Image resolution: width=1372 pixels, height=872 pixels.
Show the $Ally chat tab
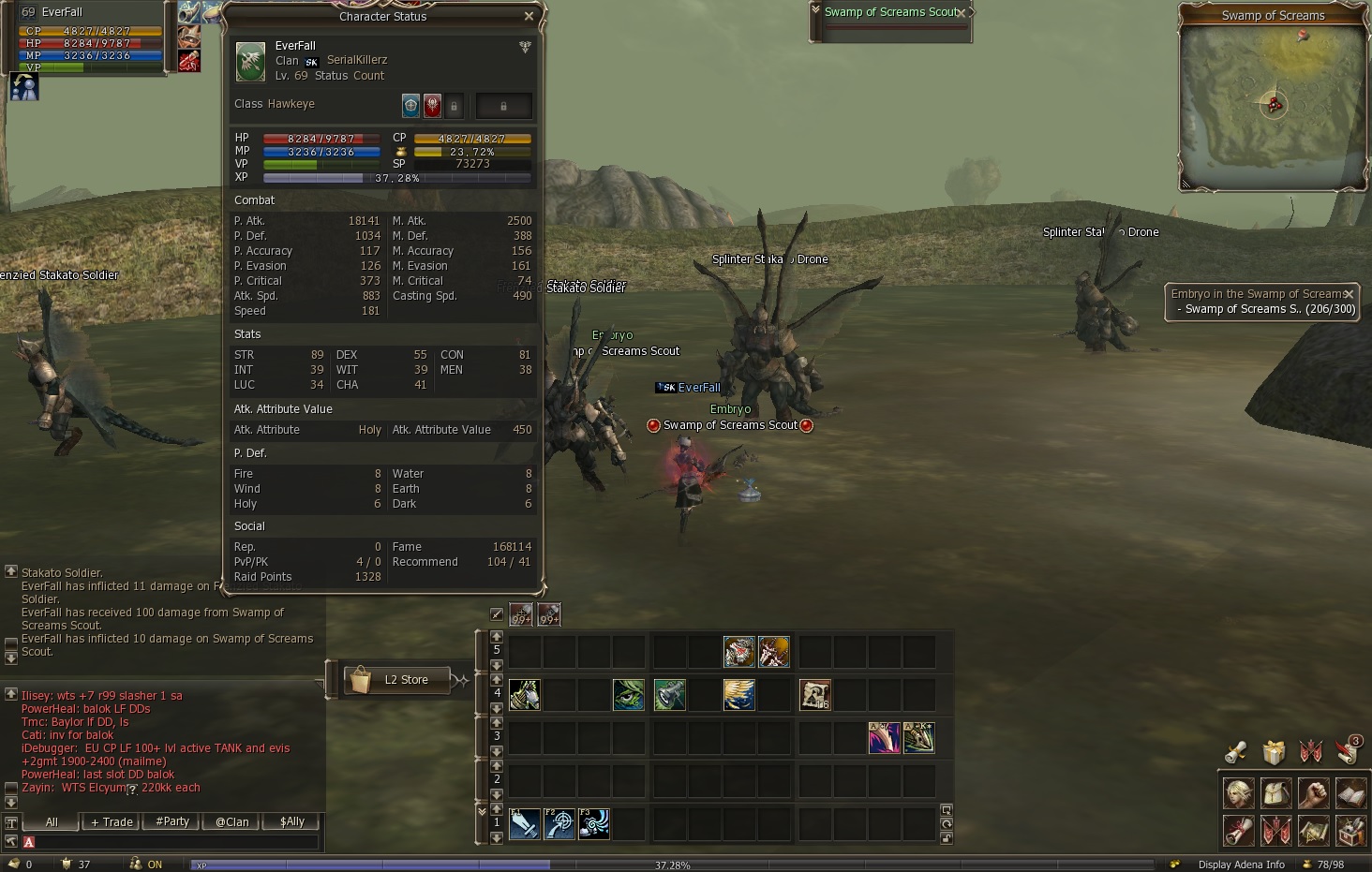292,821
